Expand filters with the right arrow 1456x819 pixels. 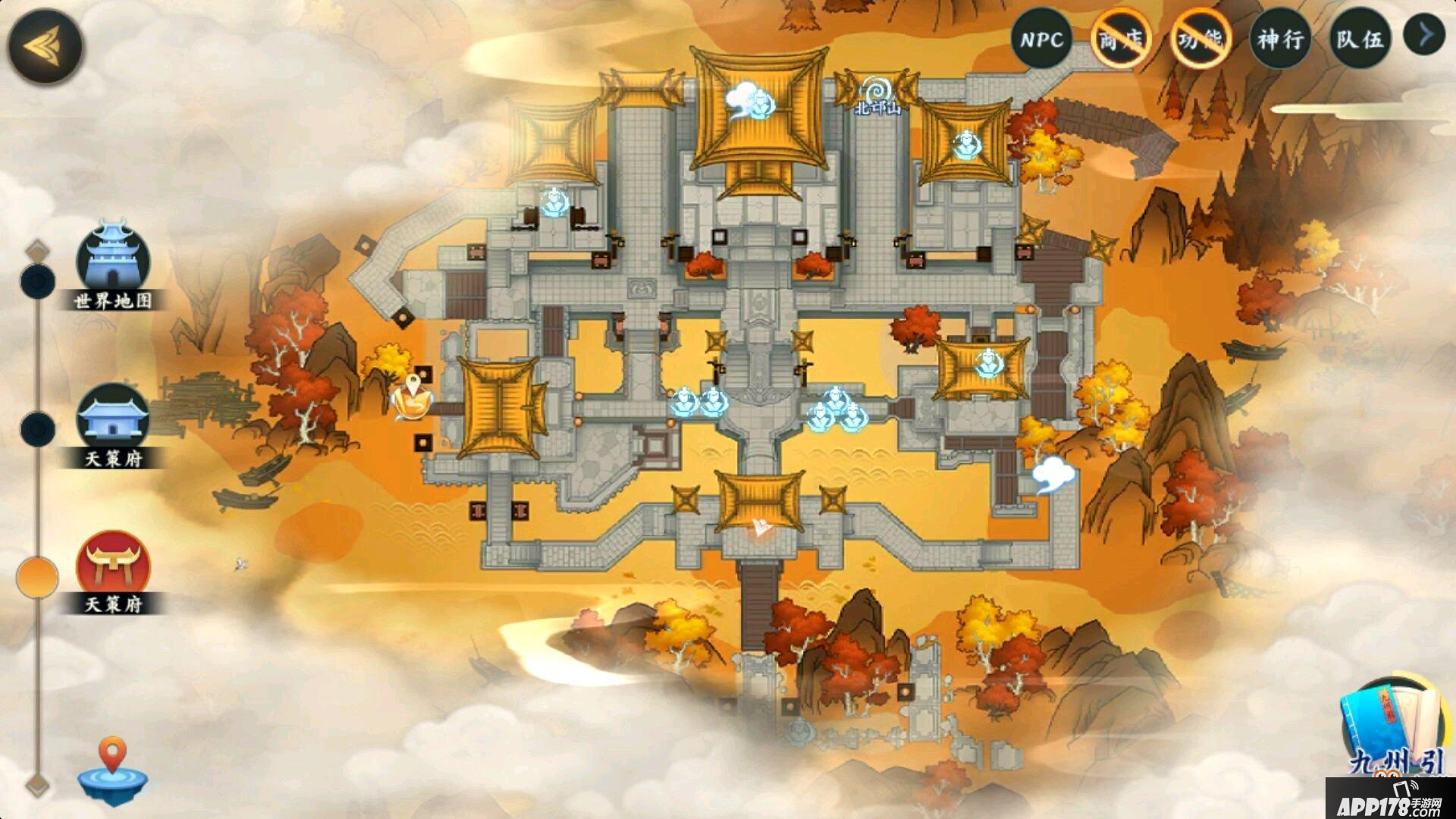tap(1424, 35)
